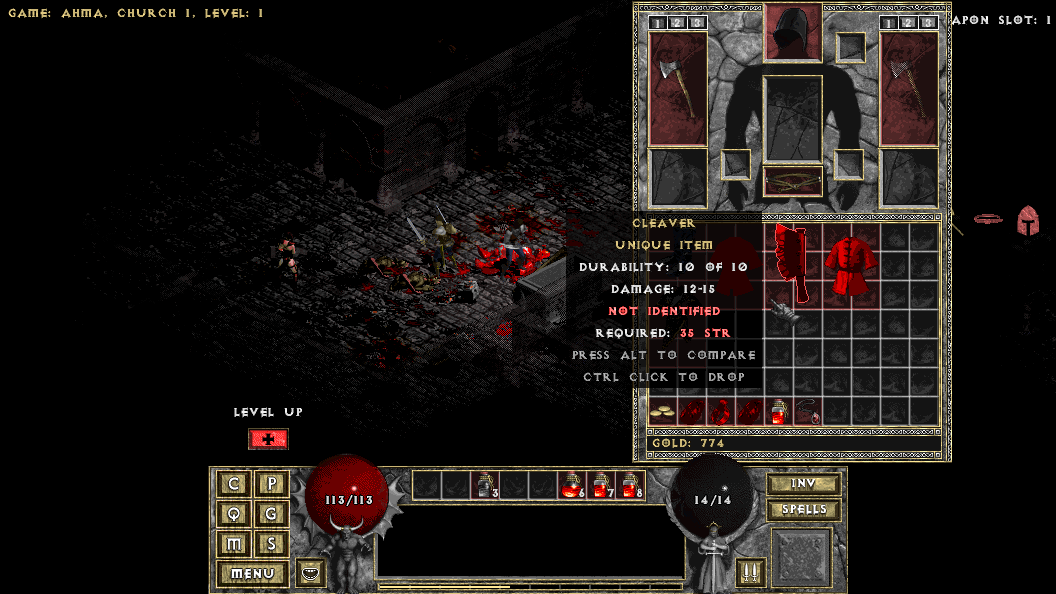Select the axe in the left weapon slot
The height and width of the screenshot is (594, 1056).
pos(677,89)
